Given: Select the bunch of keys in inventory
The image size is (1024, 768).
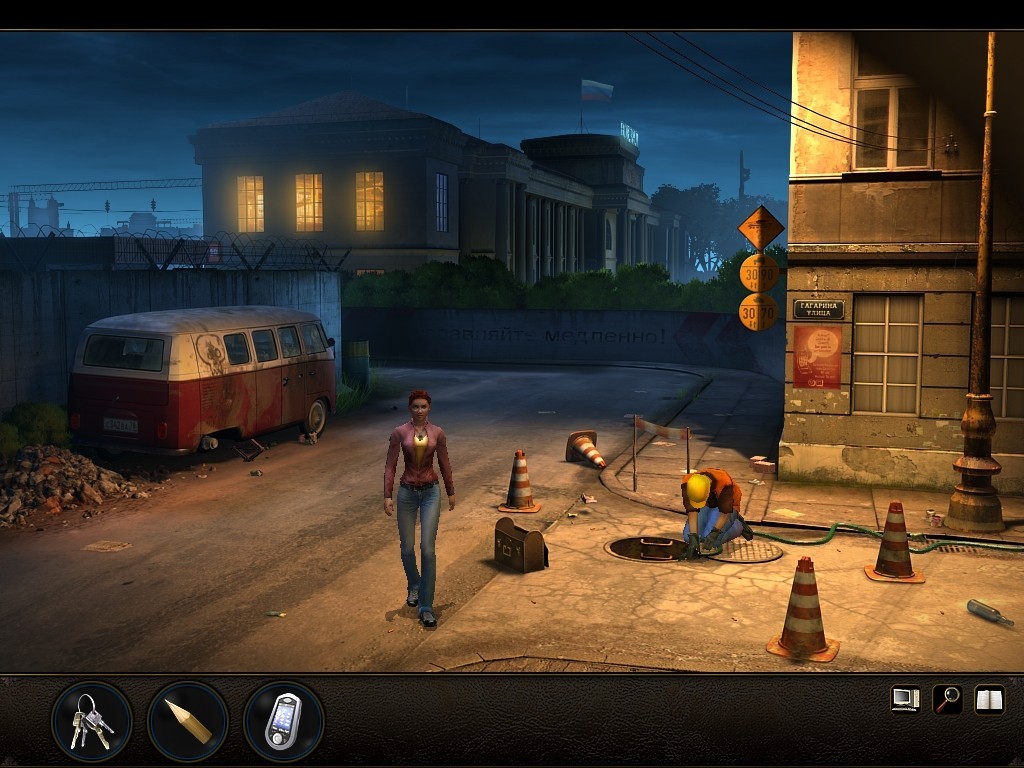Looking at the screenshot, I should pyautogui.click(x=91, y=721).
